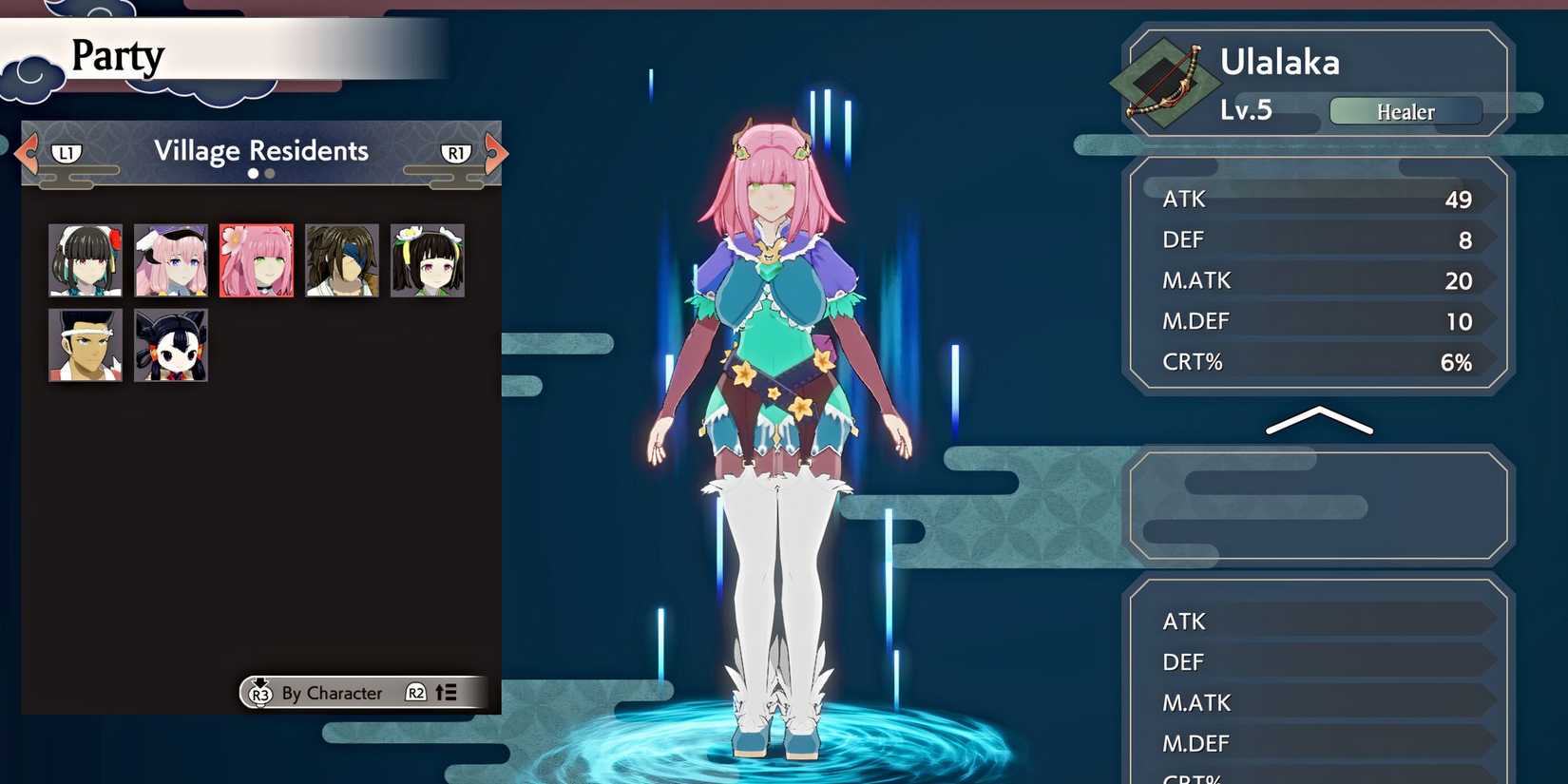This screenshot has width=1568, height=784.
Task: Select the Healer role badge
Action: [x=1405, y=111]
